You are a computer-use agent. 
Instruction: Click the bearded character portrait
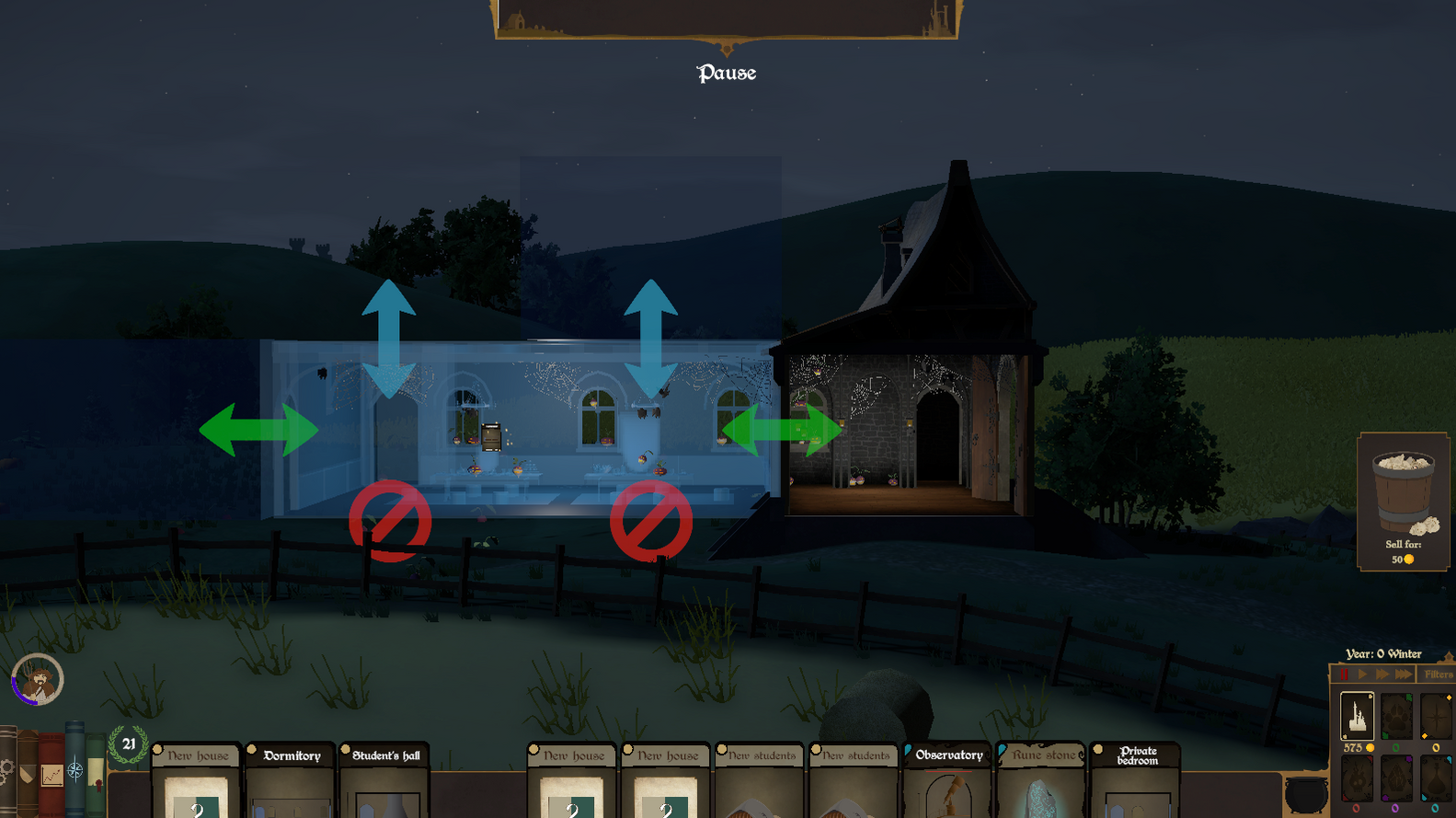click(37, 681)
